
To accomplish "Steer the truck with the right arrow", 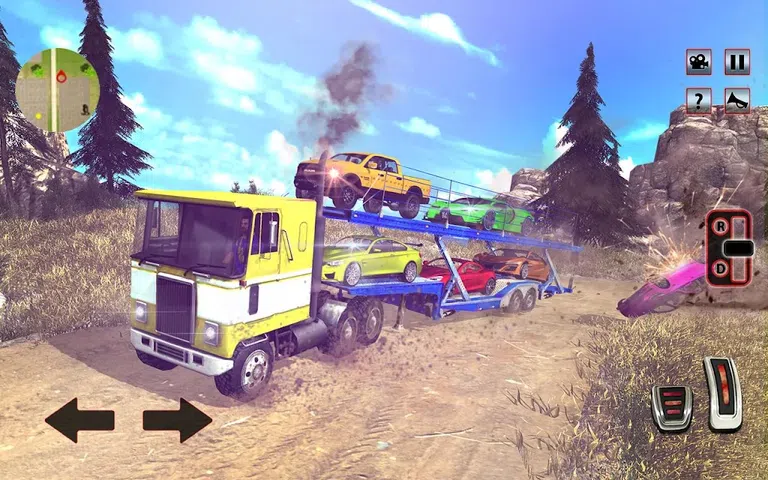I will pos(177,420).
